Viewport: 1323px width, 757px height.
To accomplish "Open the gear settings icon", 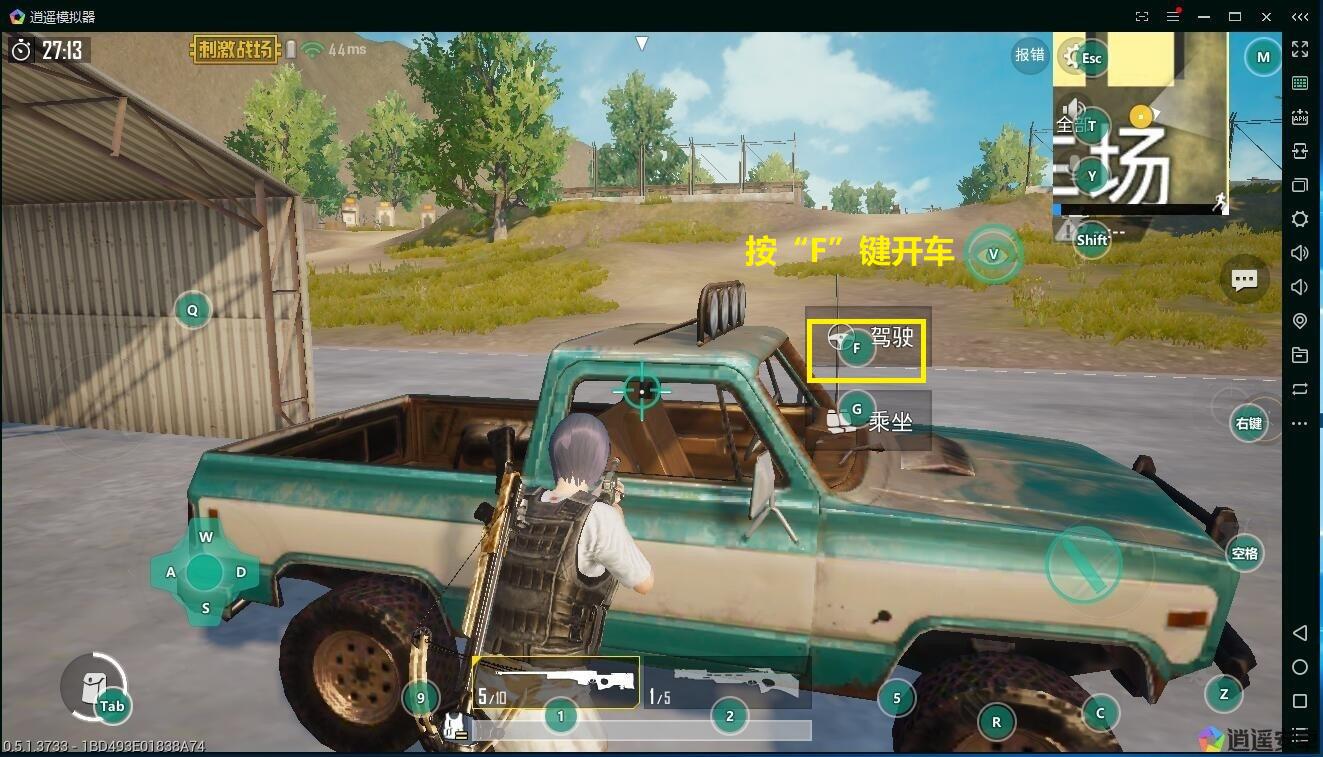I will pos(1073,56).
